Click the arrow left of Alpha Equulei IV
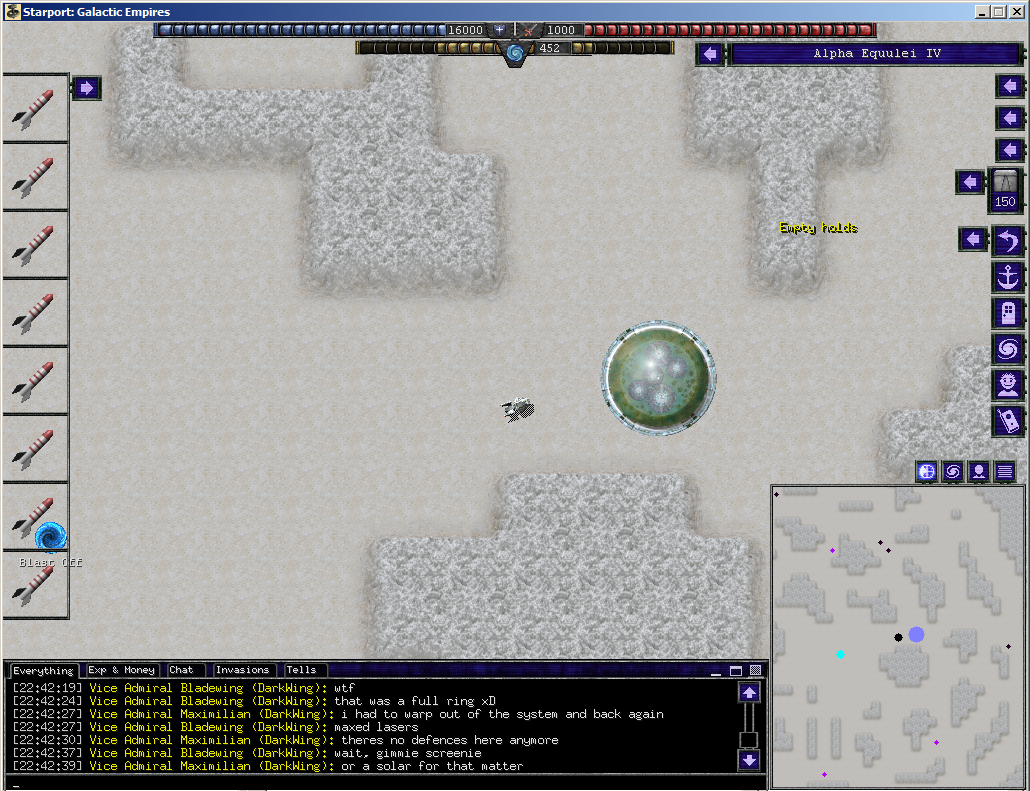Screen dimensions: 1030x791 [710, 54]
